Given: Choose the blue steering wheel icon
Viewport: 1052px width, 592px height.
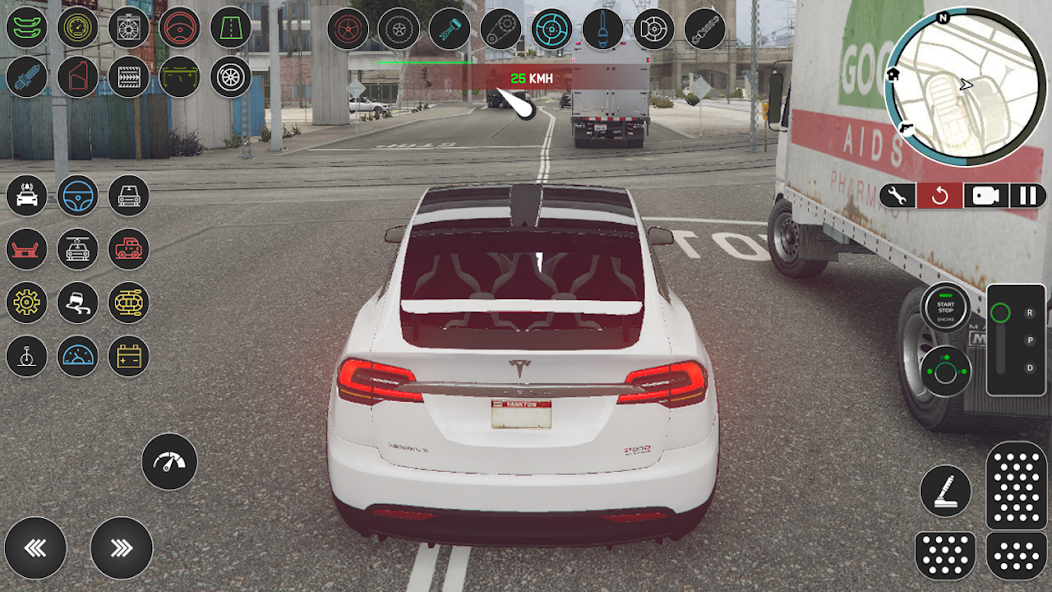Looking at the screenshot, I should (78, 196).
